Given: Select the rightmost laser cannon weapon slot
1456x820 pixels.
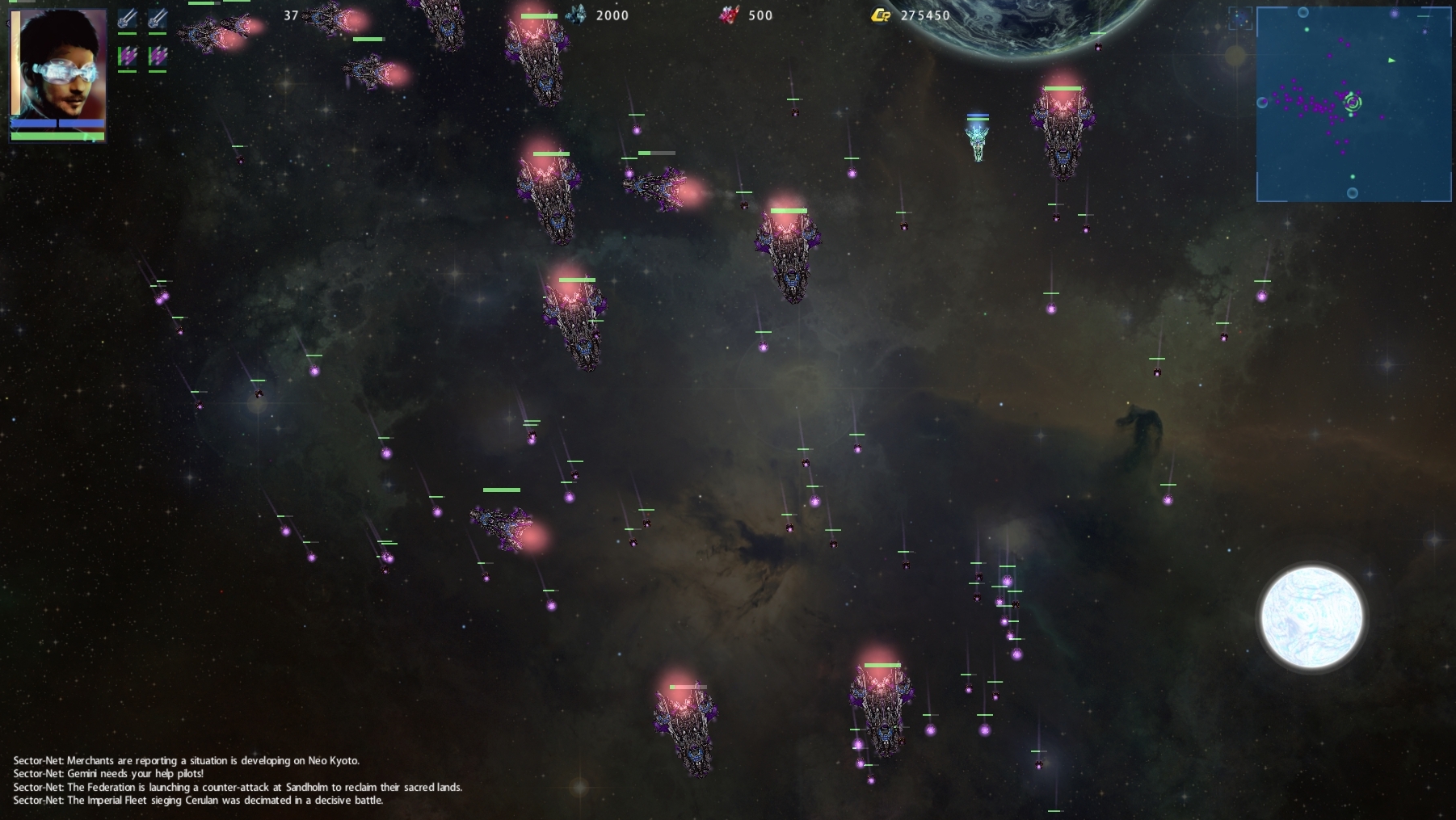Looking at the screenshot, I should (x=158, y=19).
